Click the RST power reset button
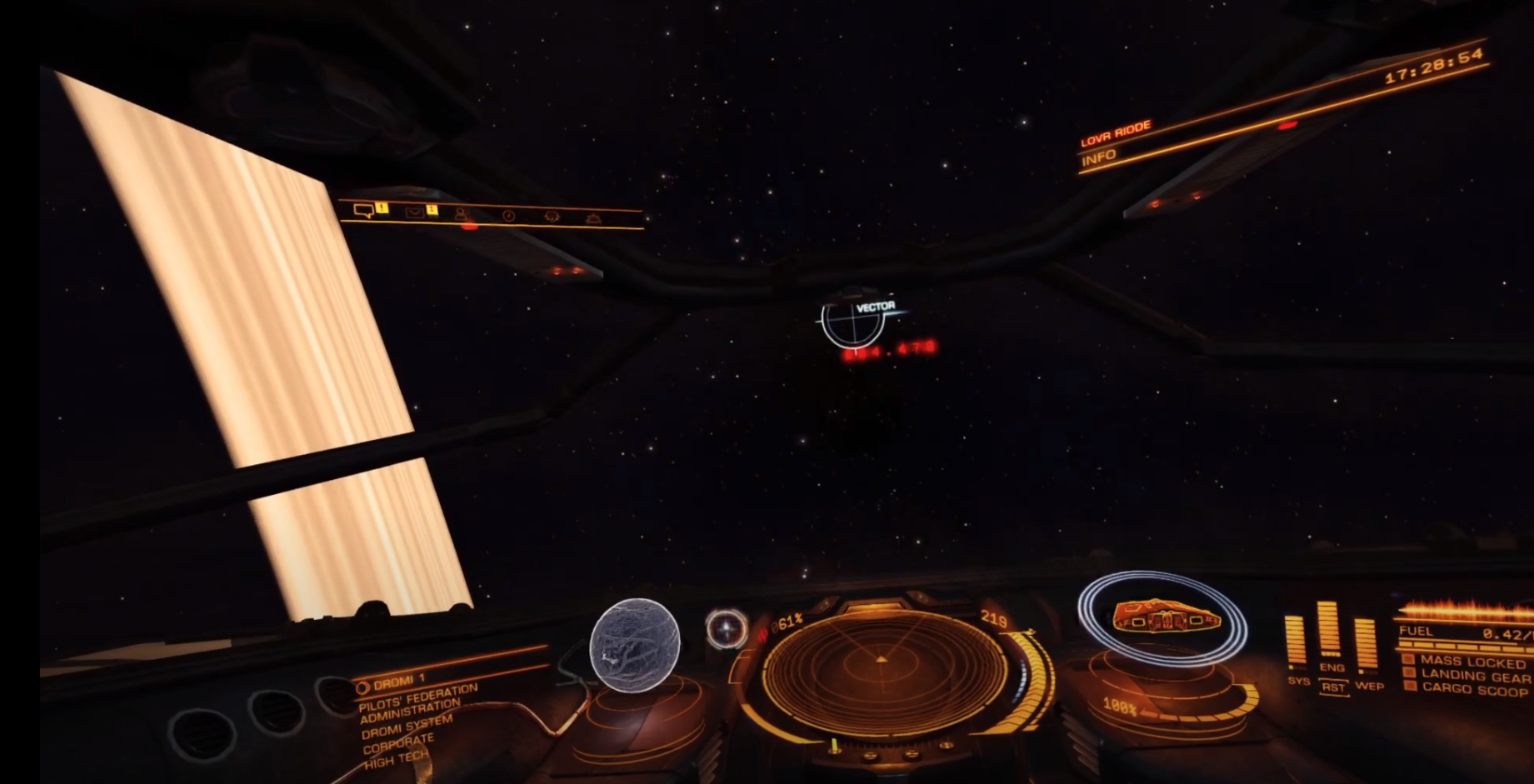Viewport: 1534px width, 784px height. 1333,687
